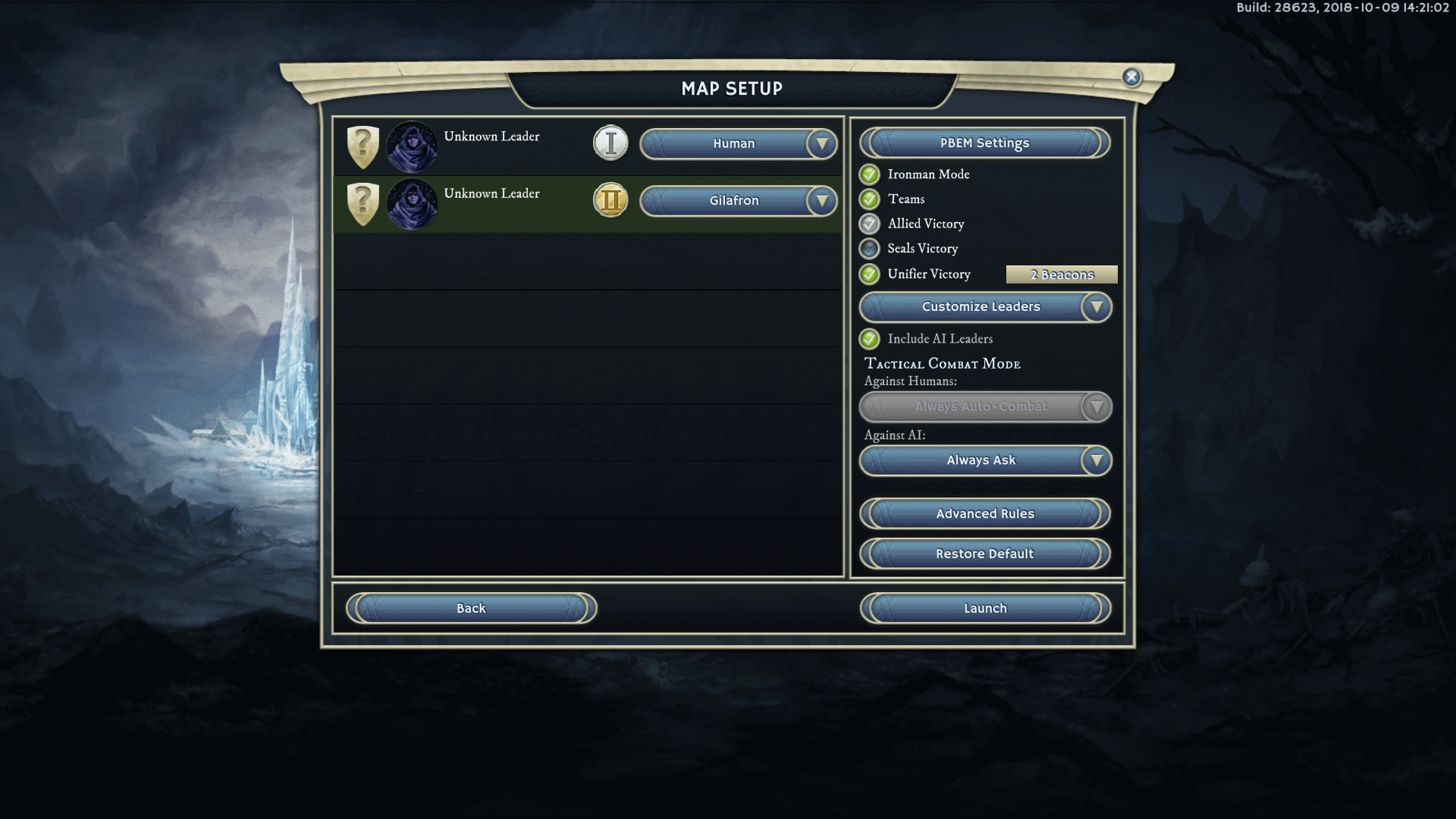Close the Map Setup window
The width and height of the screenshot is (1456, 819).
tap(1131, 77)
